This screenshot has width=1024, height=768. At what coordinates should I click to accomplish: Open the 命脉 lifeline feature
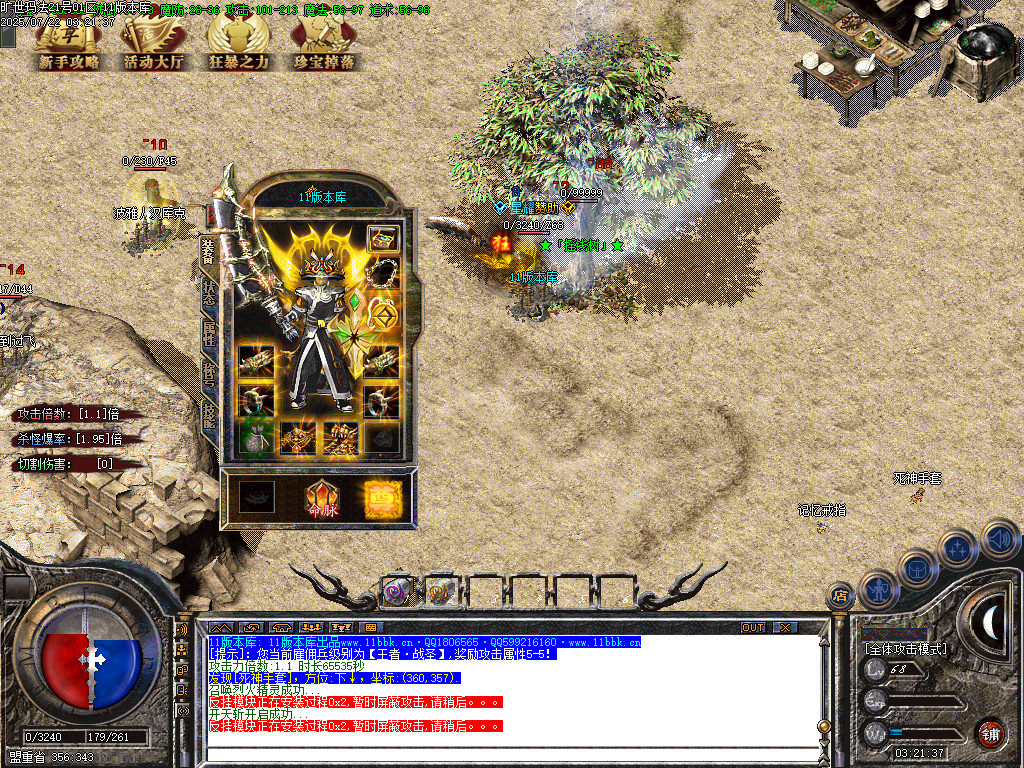point(322,499)
